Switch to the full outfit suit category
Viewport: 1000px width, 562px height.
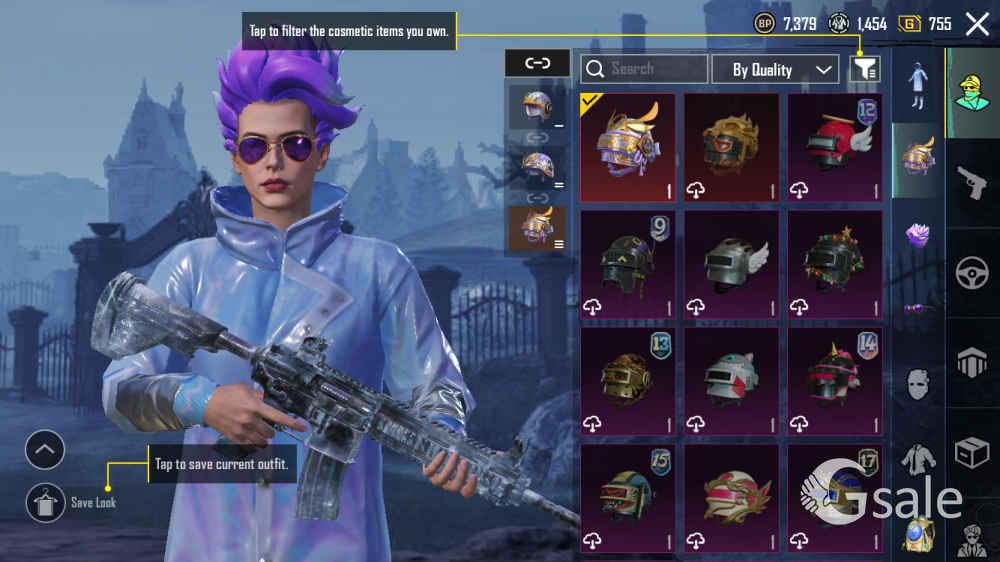click(x=918, y=86)
